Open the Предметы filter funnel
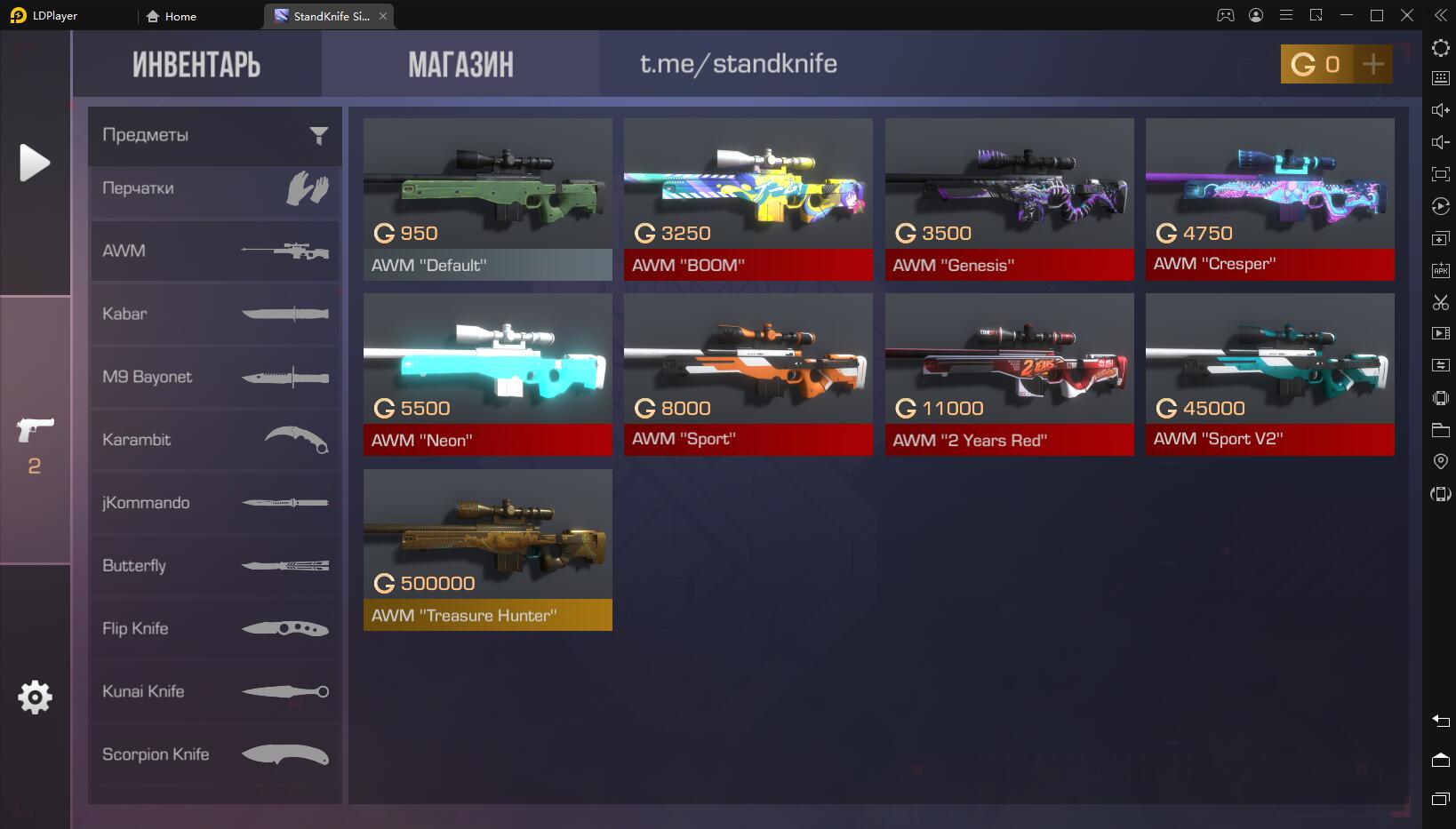Image resolution: width=1456 pixels, height=829 pixels. point(318,135)
